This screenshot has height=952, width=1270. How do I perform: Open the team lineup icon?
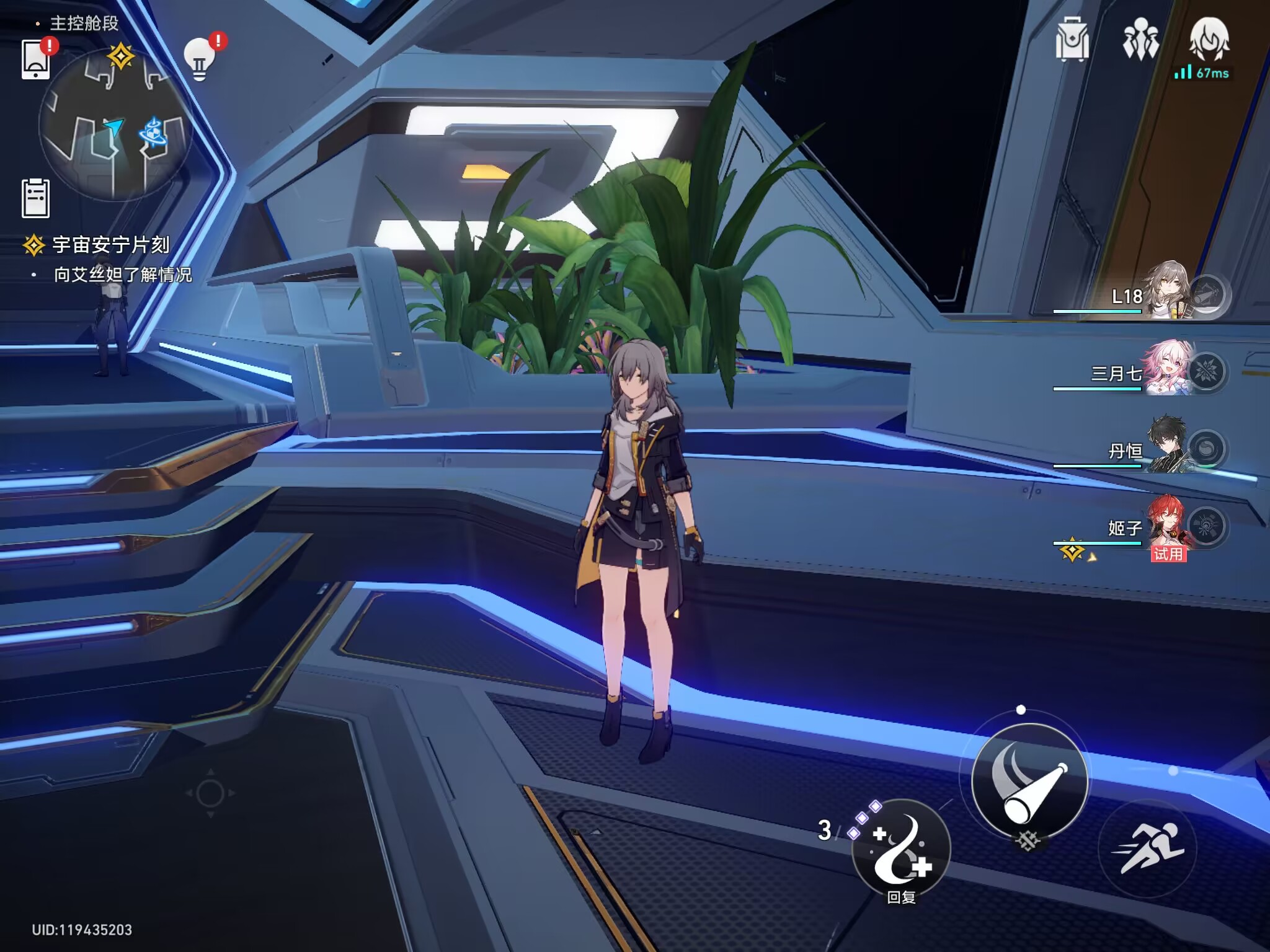(x=1140, y=40)
